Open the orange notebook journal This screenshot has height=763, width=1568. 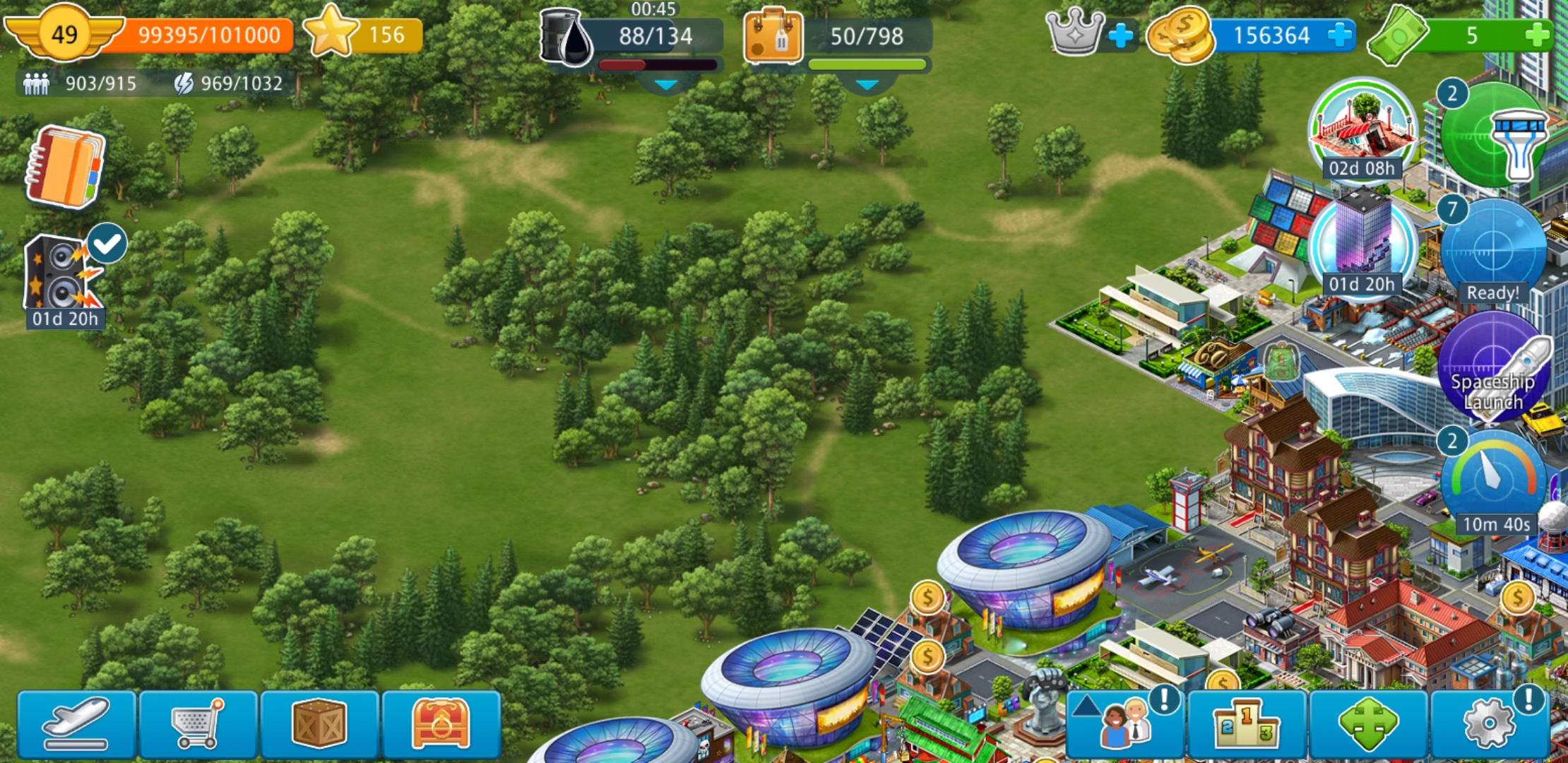[x=65, y=167]
